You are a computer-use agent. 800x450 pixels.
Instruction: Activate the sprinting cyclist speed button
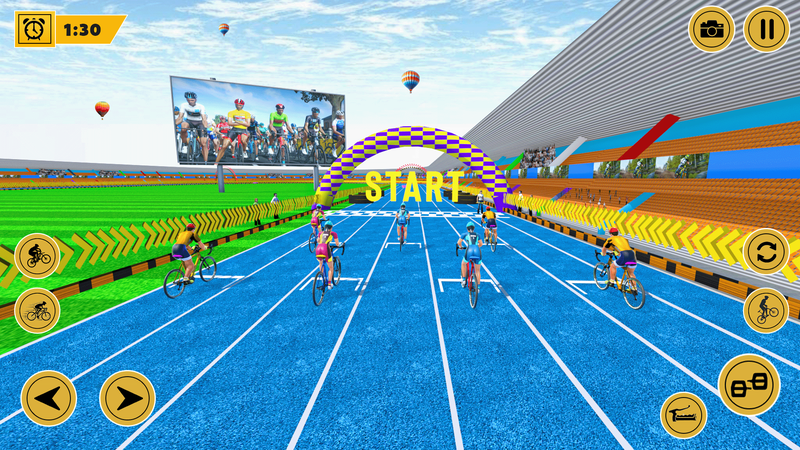[37, 310]
